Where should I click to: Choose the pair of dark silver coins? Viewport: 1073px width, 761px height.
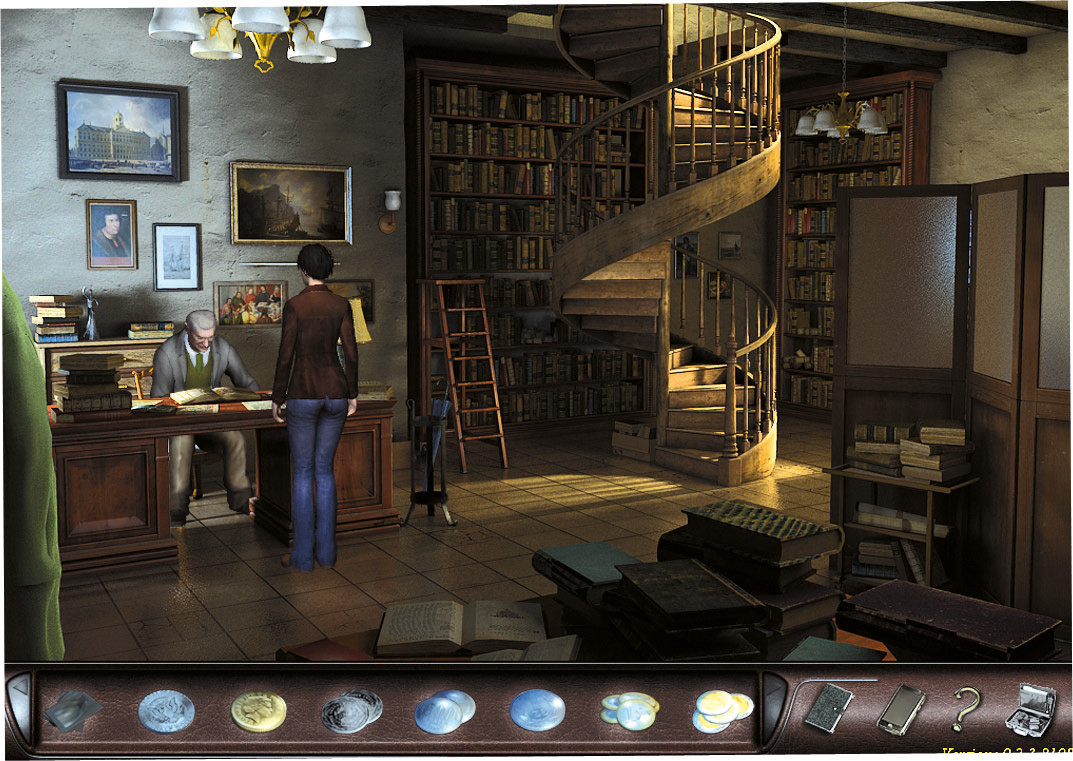(x=352, y=710)
